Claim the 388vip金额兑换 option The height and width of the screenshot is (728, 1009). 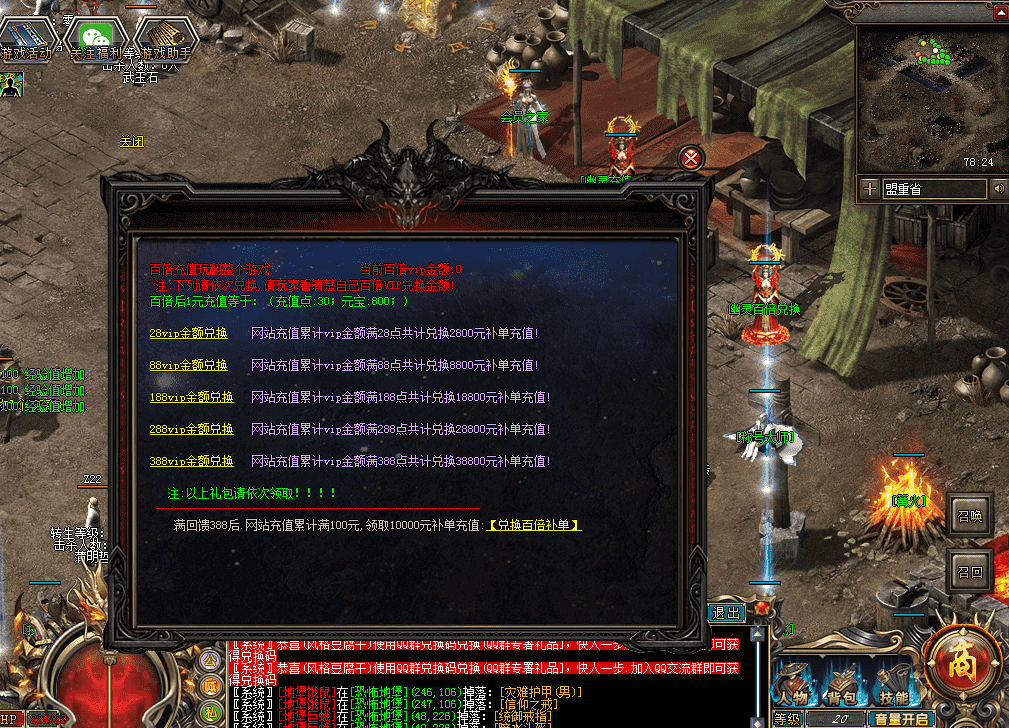[191, 461]
